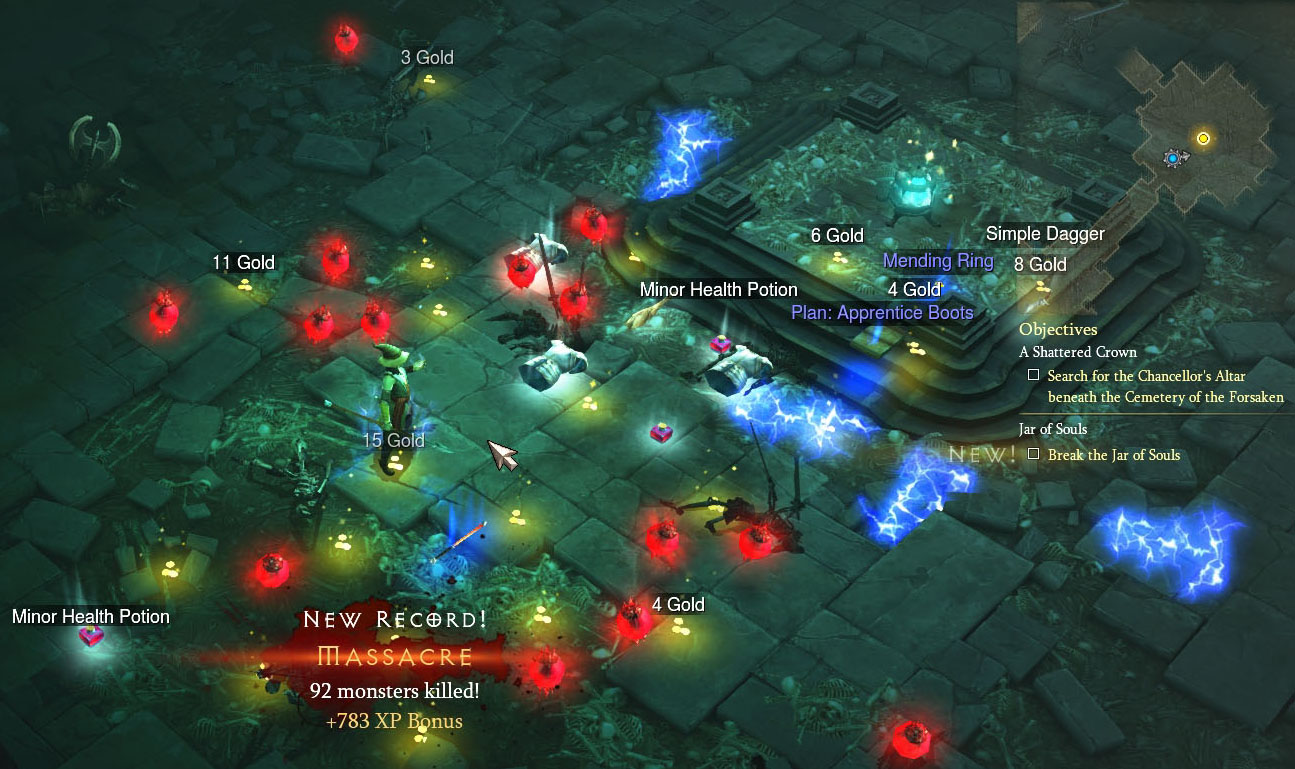
Task: Collect the 6 Gold label
Action: tap(837, 236)
